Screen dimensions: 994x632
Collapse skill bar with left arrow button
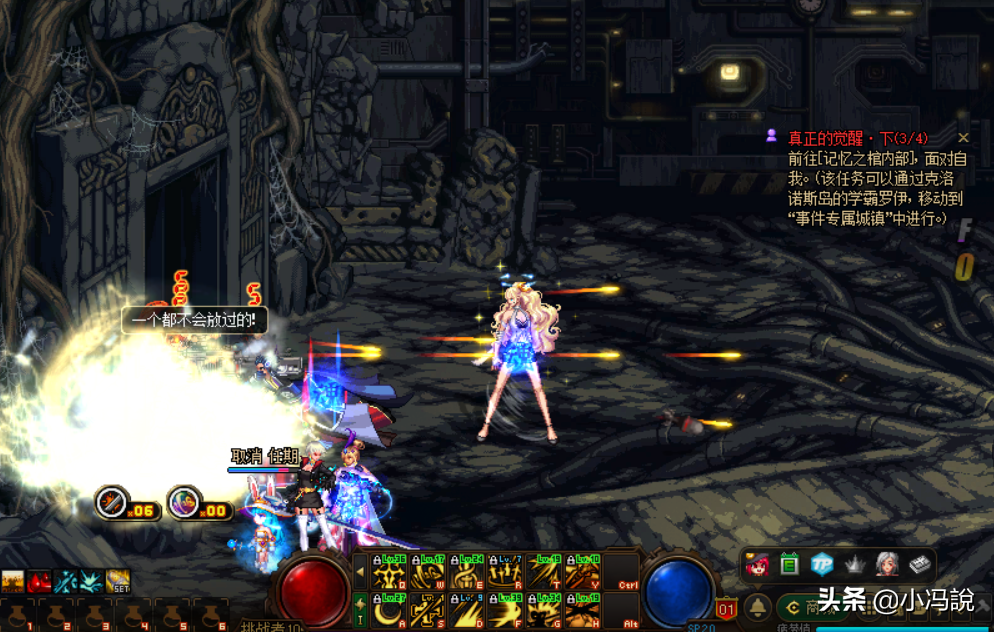click(x=361, y=572)
